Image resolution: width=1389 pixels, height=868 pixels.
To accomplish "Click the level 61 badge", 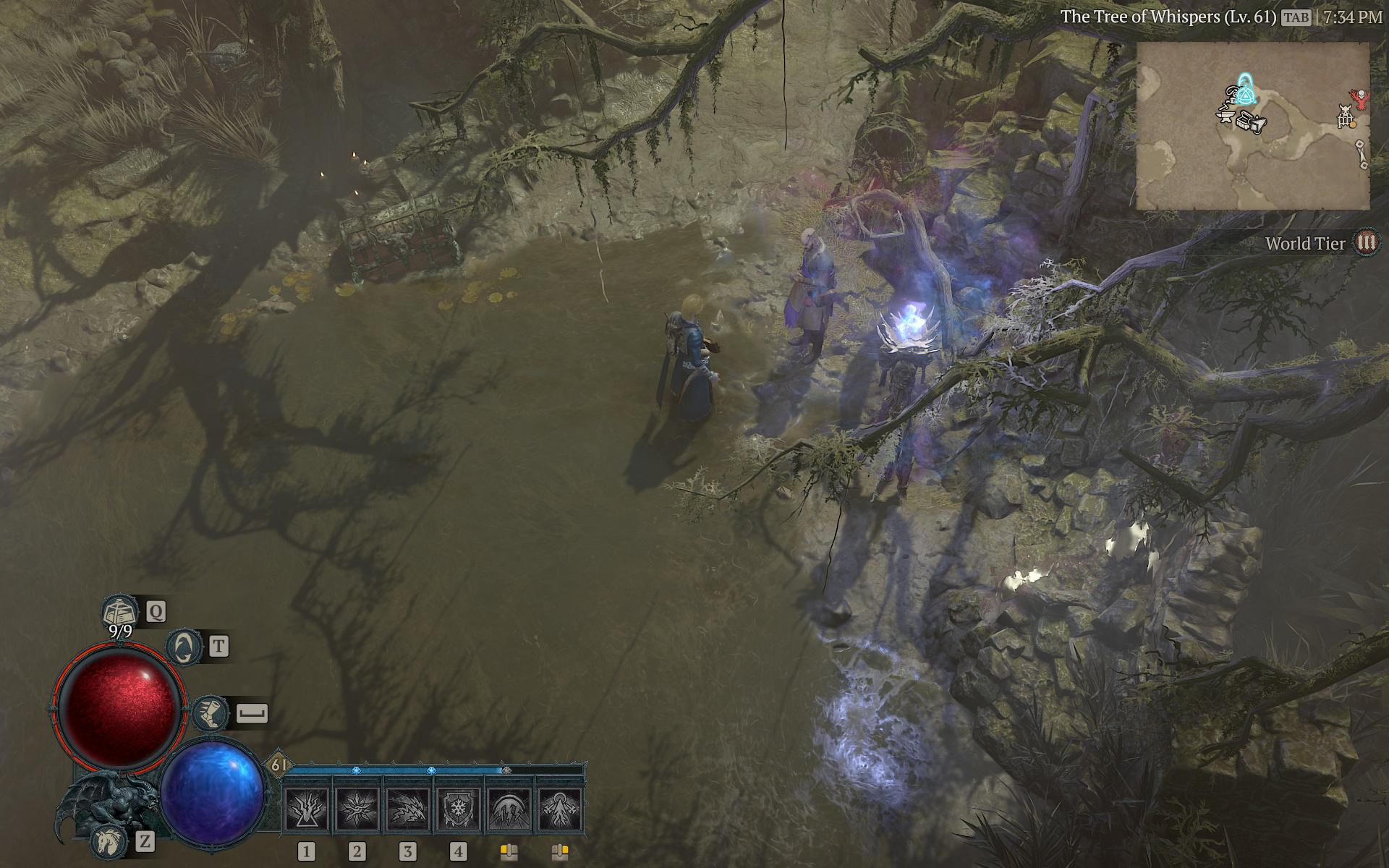I will (x=279, y=765).
